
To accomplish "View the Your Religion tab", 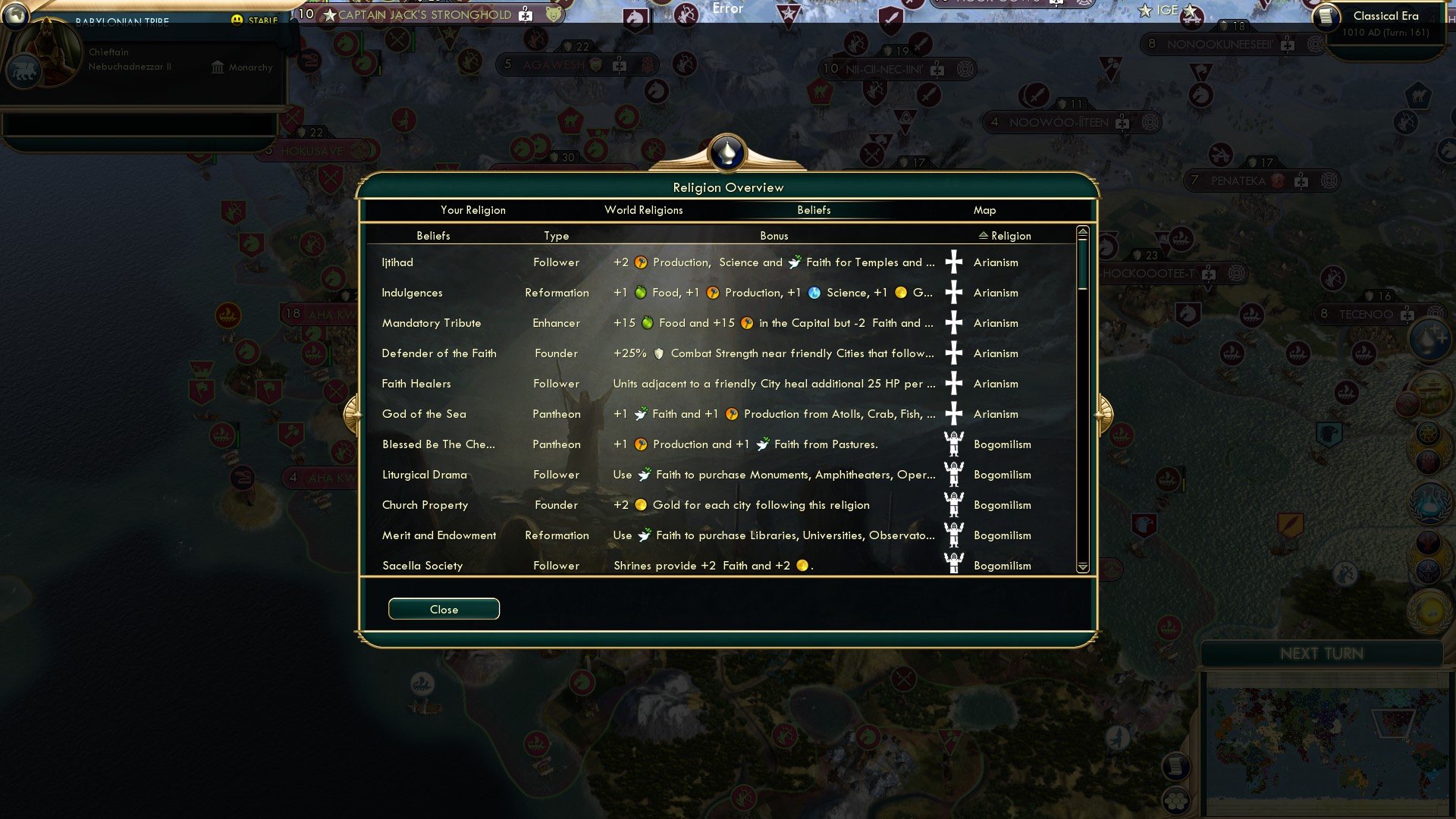I will (x=474, y=210).
